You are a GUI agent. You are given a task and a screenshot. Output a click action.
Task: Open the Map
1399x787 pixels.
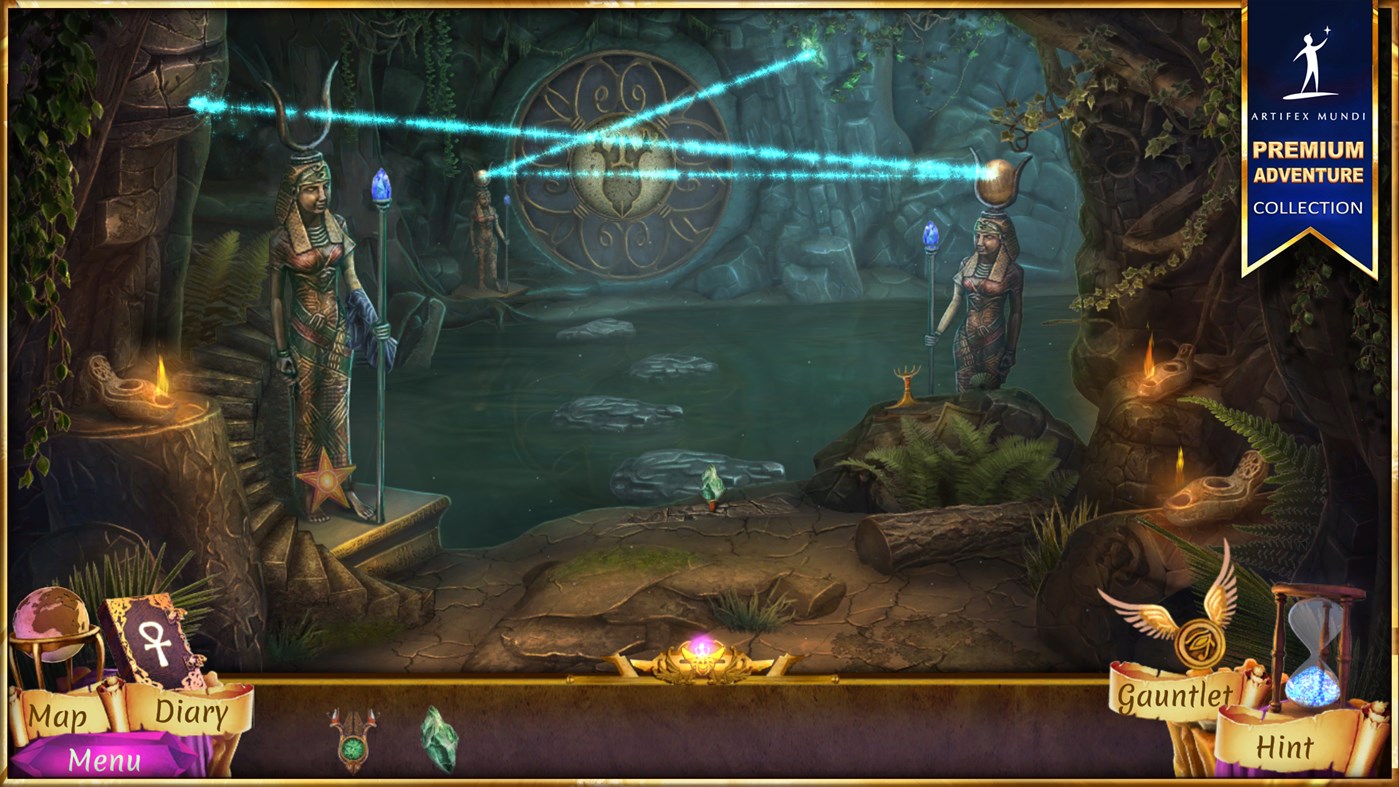point(57,715)
